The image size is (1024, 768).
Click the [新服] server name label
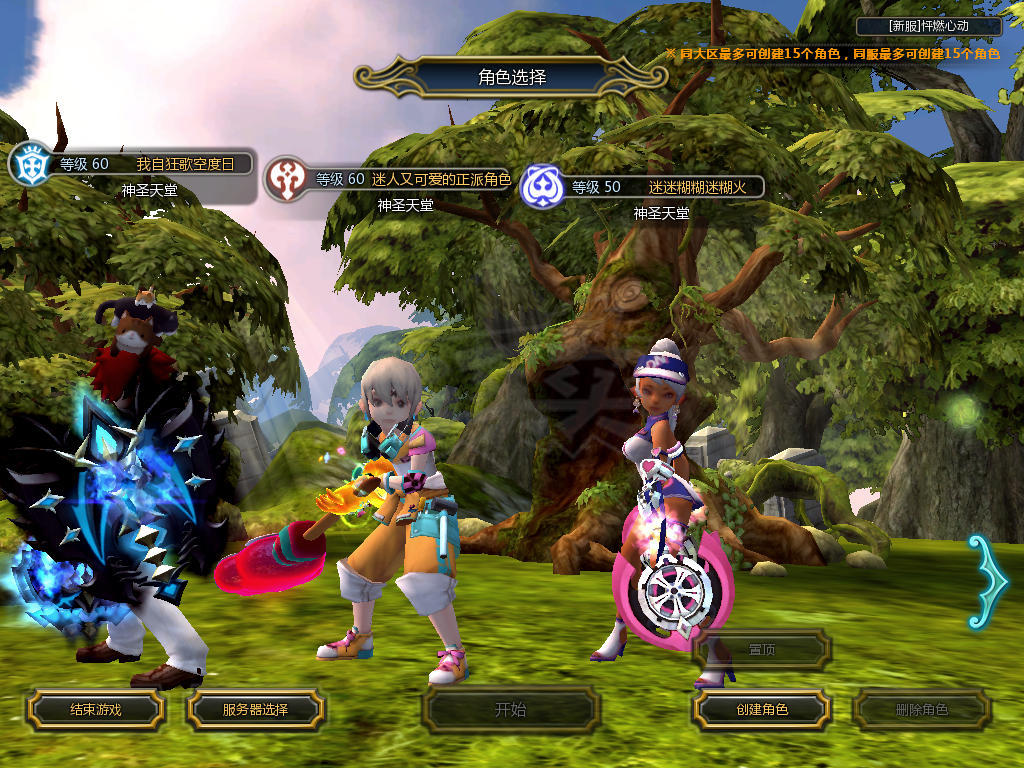click(x=930, y=26)
